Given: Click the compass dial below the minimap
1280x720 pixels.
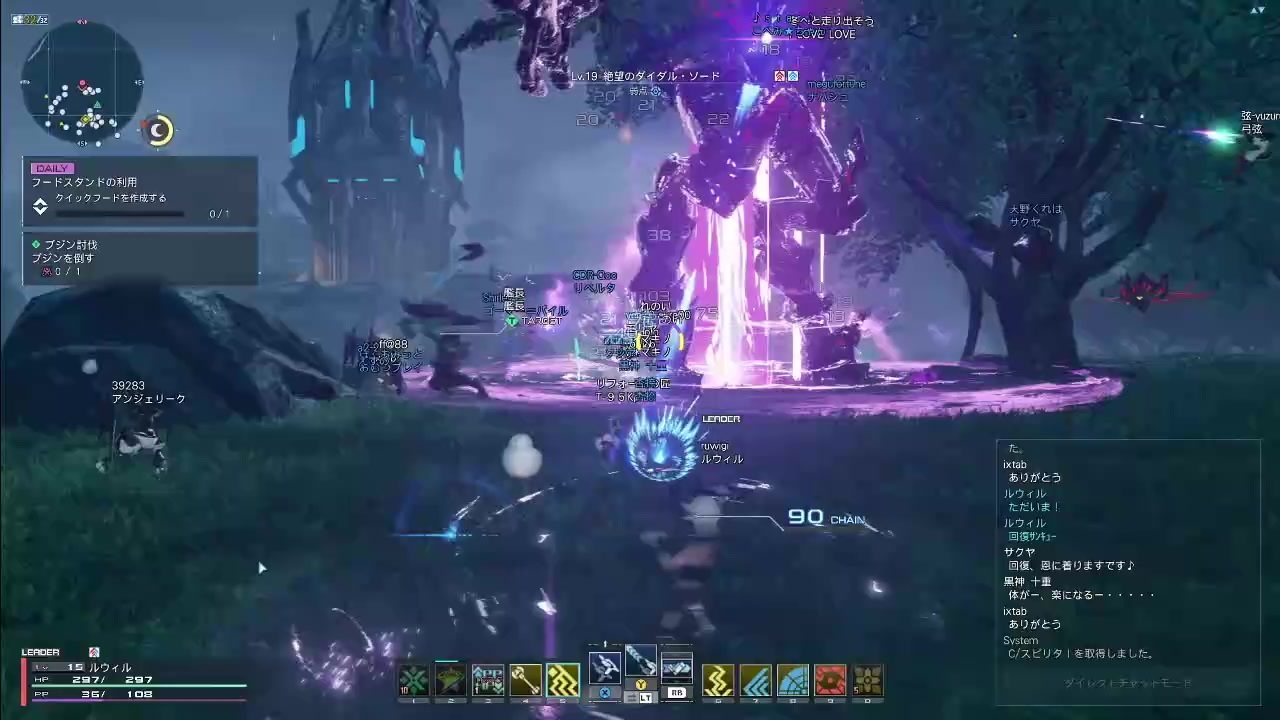Looking at the screenshot, I should (158, 130).
